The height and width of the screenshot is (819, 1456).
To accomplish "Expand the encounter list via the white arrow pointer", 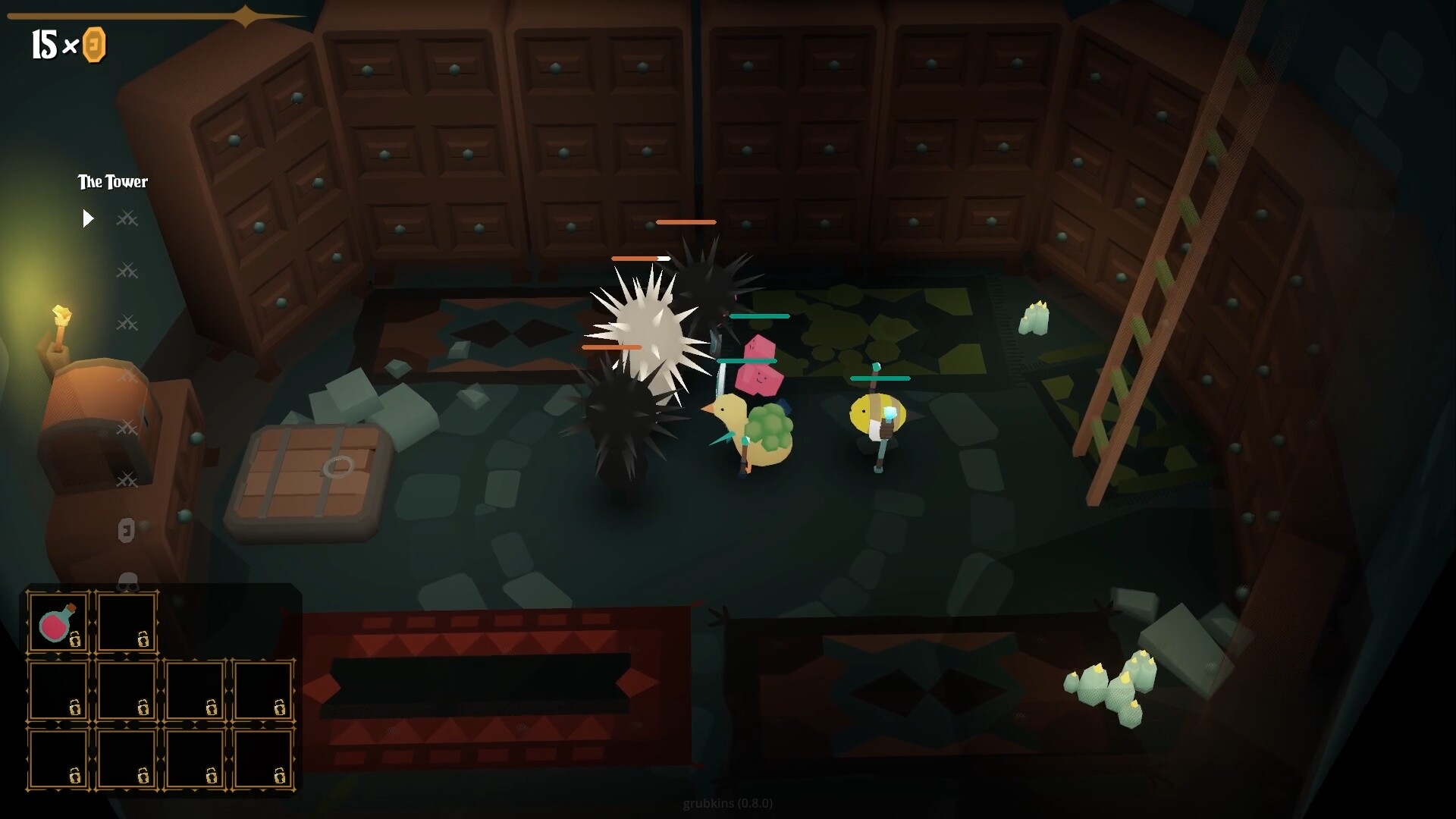I will [88, 218].
